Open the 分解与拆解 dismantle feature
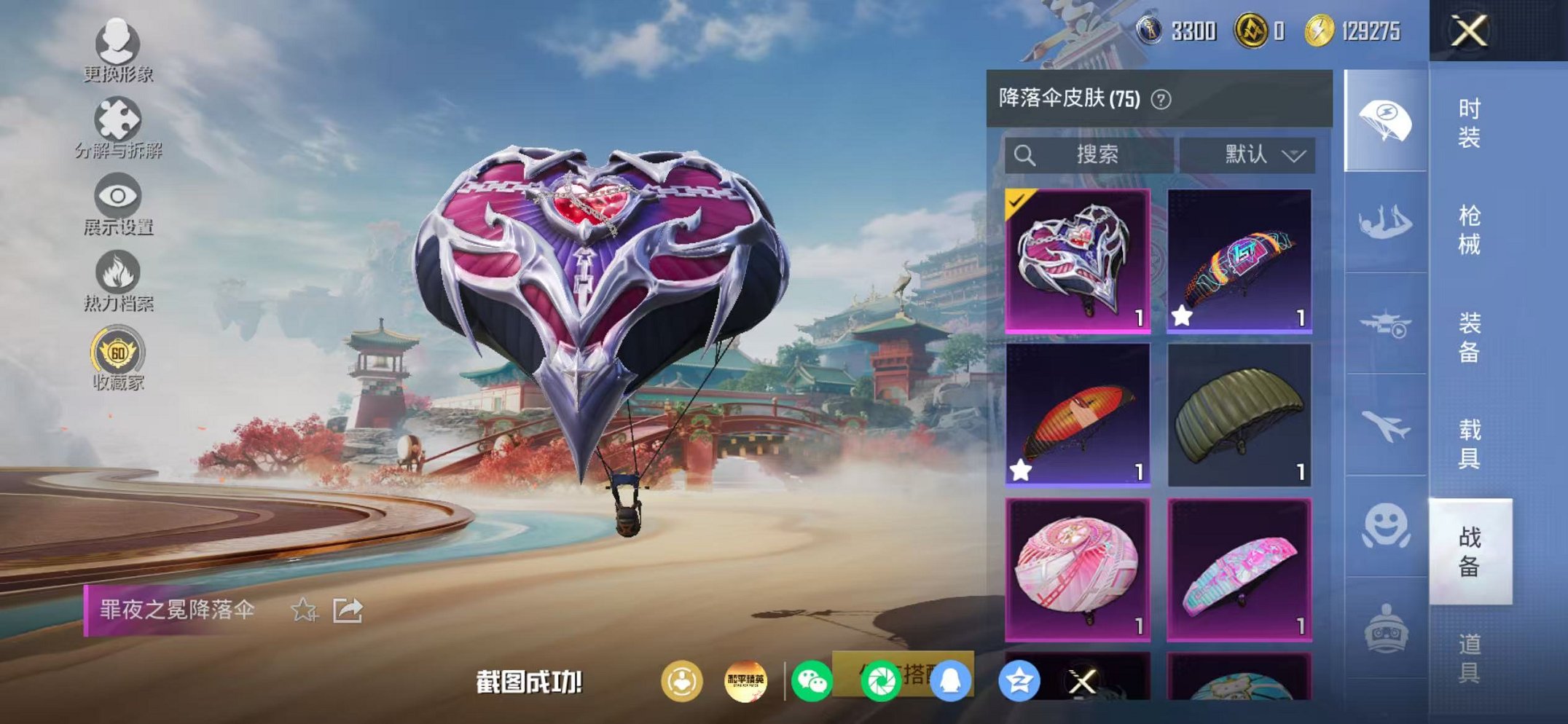The height and width of the screenshot is (724, 1568). (119, 119)
